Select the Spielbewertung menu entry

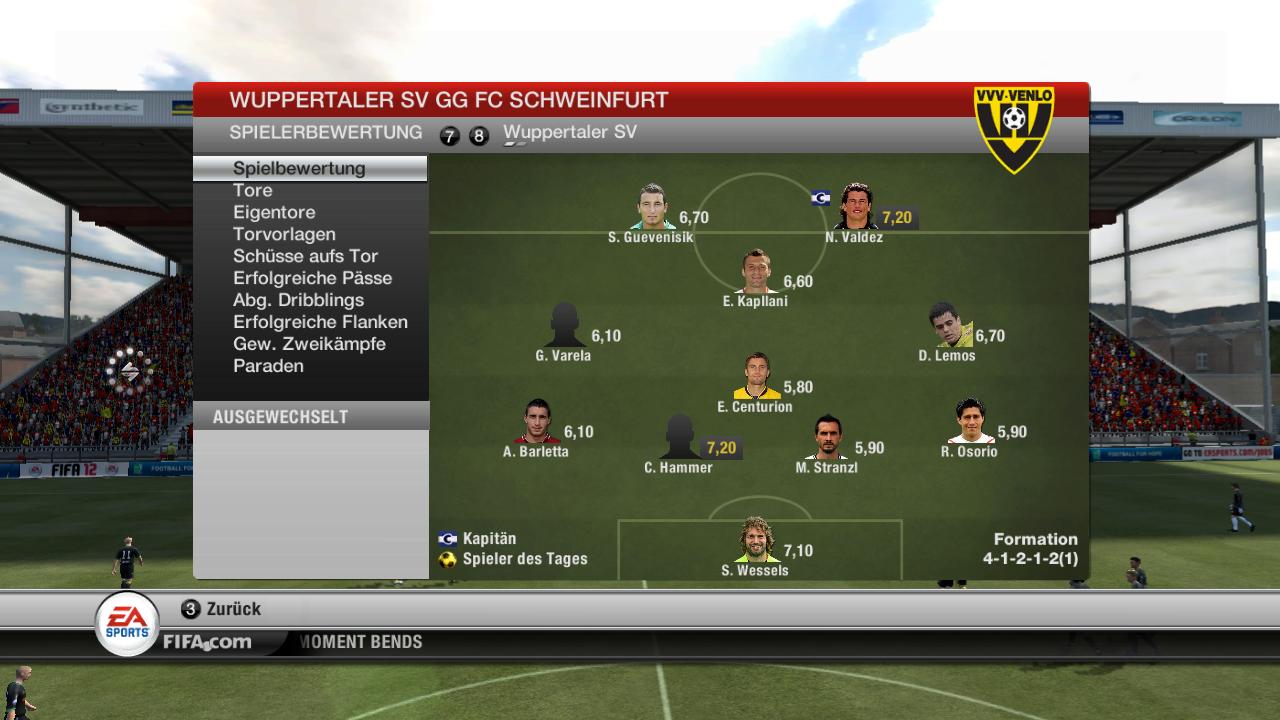(299, 168)
